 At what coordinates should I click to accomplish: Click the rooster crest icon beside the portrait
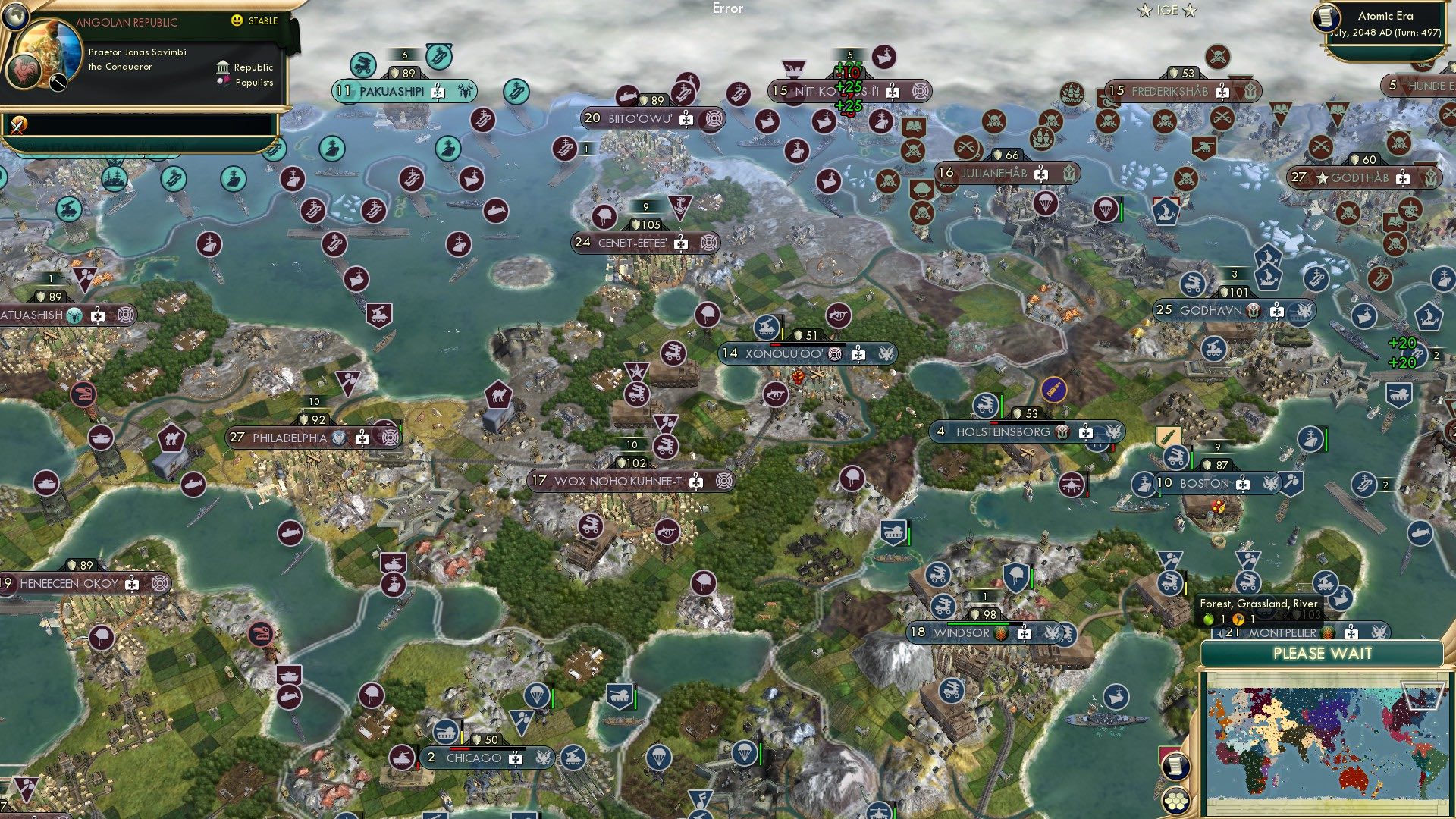(24, 71)
